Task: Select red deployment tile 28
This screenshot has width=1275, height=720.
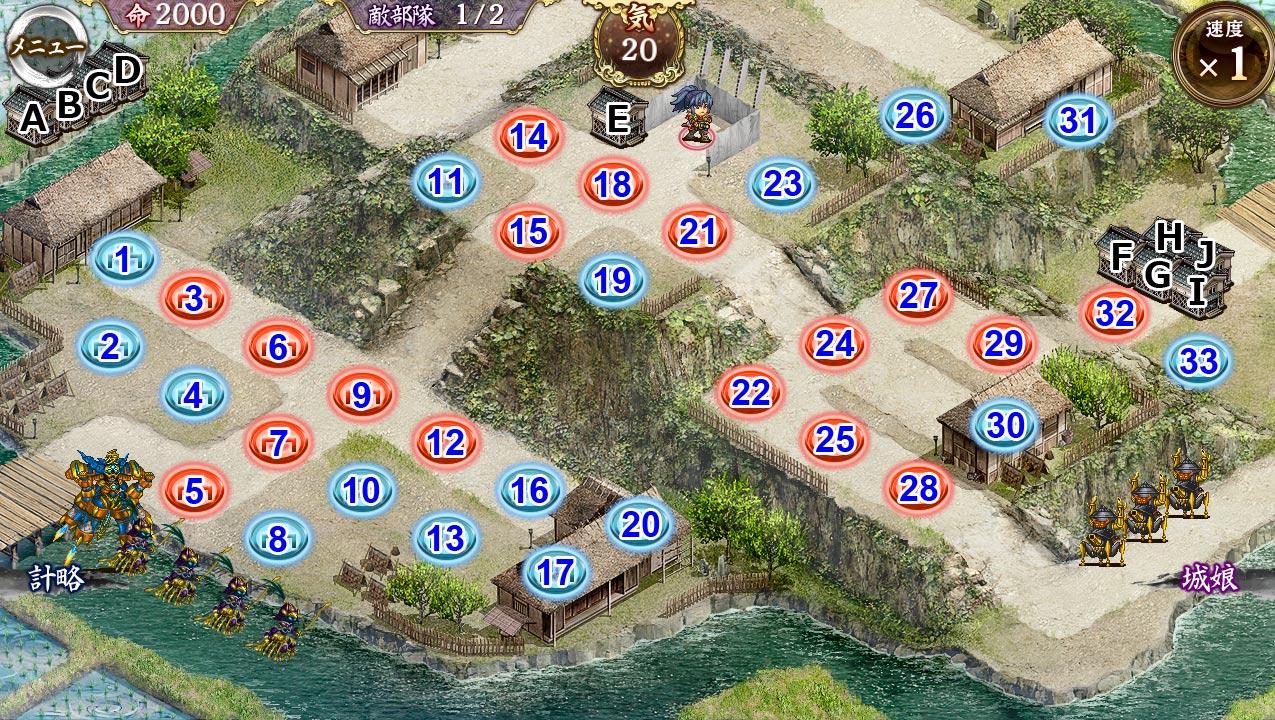Action: (918, 488)
